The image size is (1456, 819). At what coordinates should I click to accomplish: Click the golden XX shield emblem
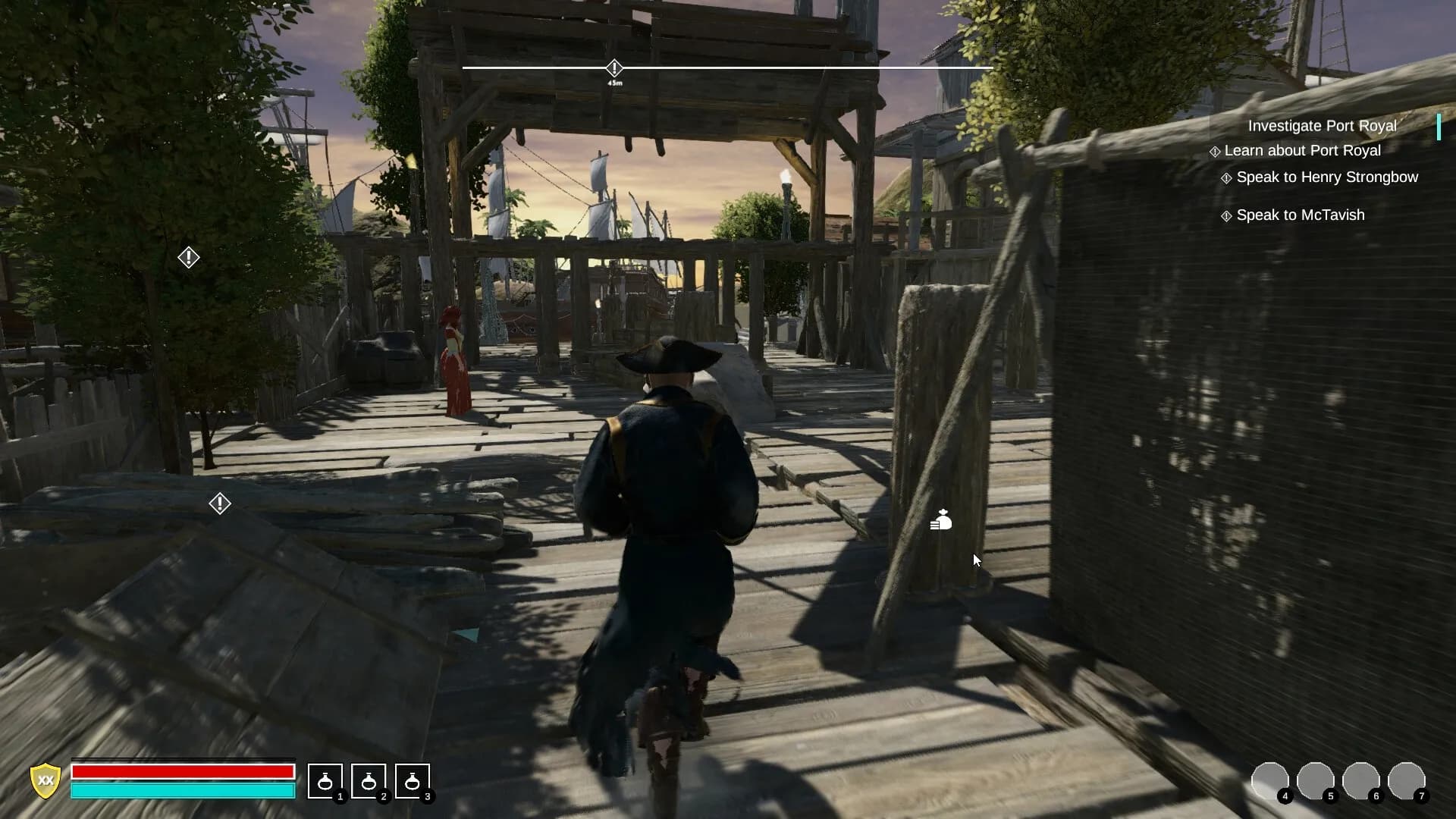45,783
